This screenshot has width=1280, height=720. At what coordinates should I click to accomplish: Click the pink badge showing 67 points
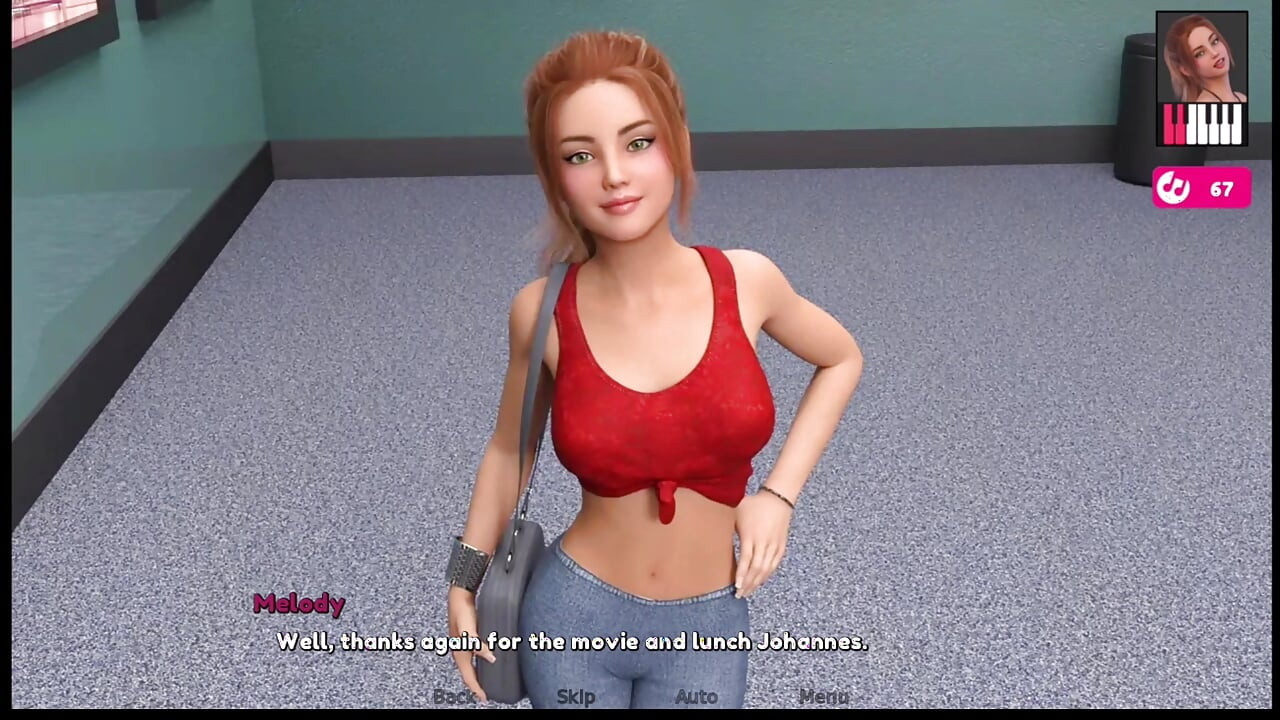[1201, 188]
